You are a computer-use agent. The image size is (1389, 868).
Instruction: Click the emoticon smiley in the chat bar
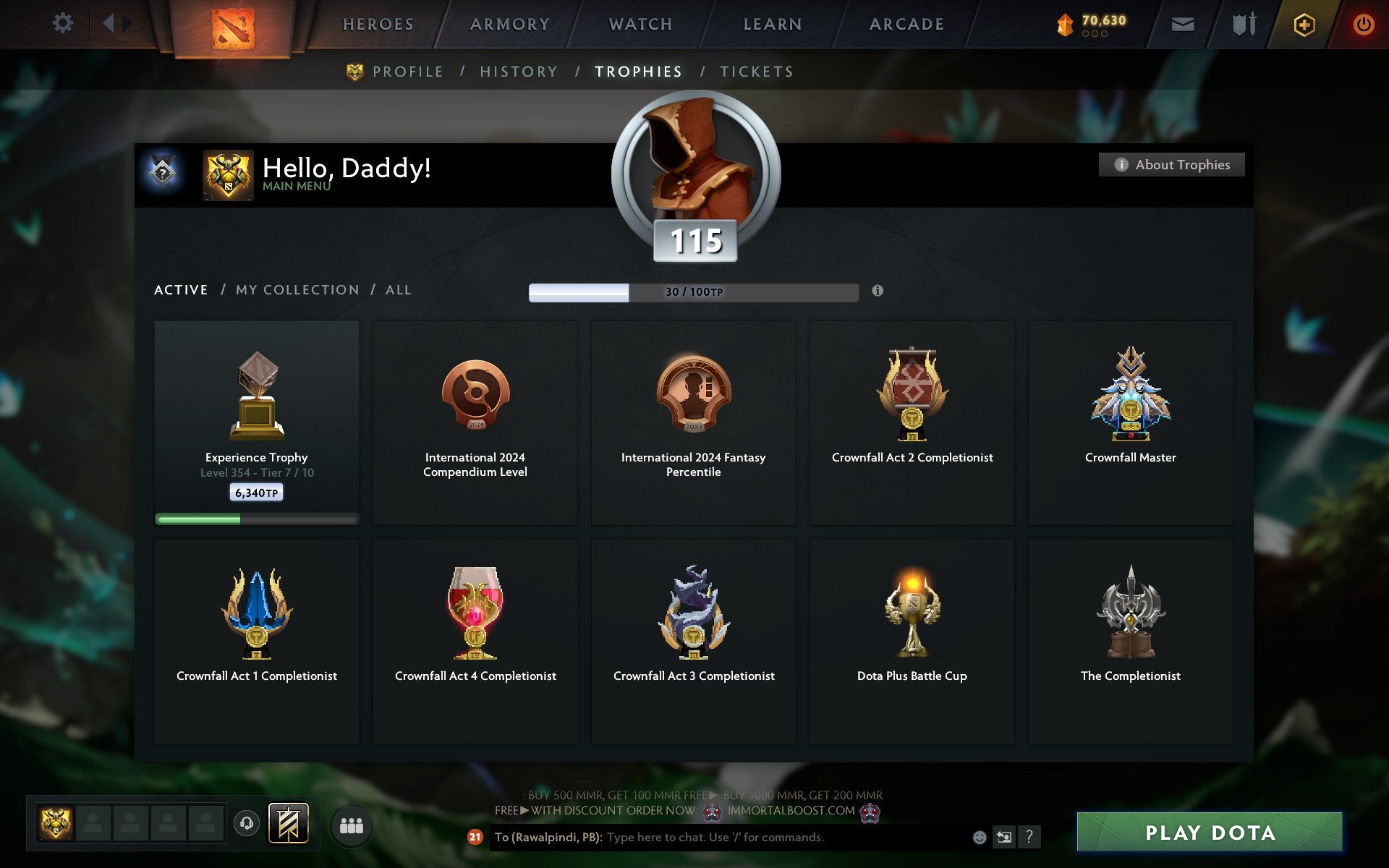click(979, 838)
